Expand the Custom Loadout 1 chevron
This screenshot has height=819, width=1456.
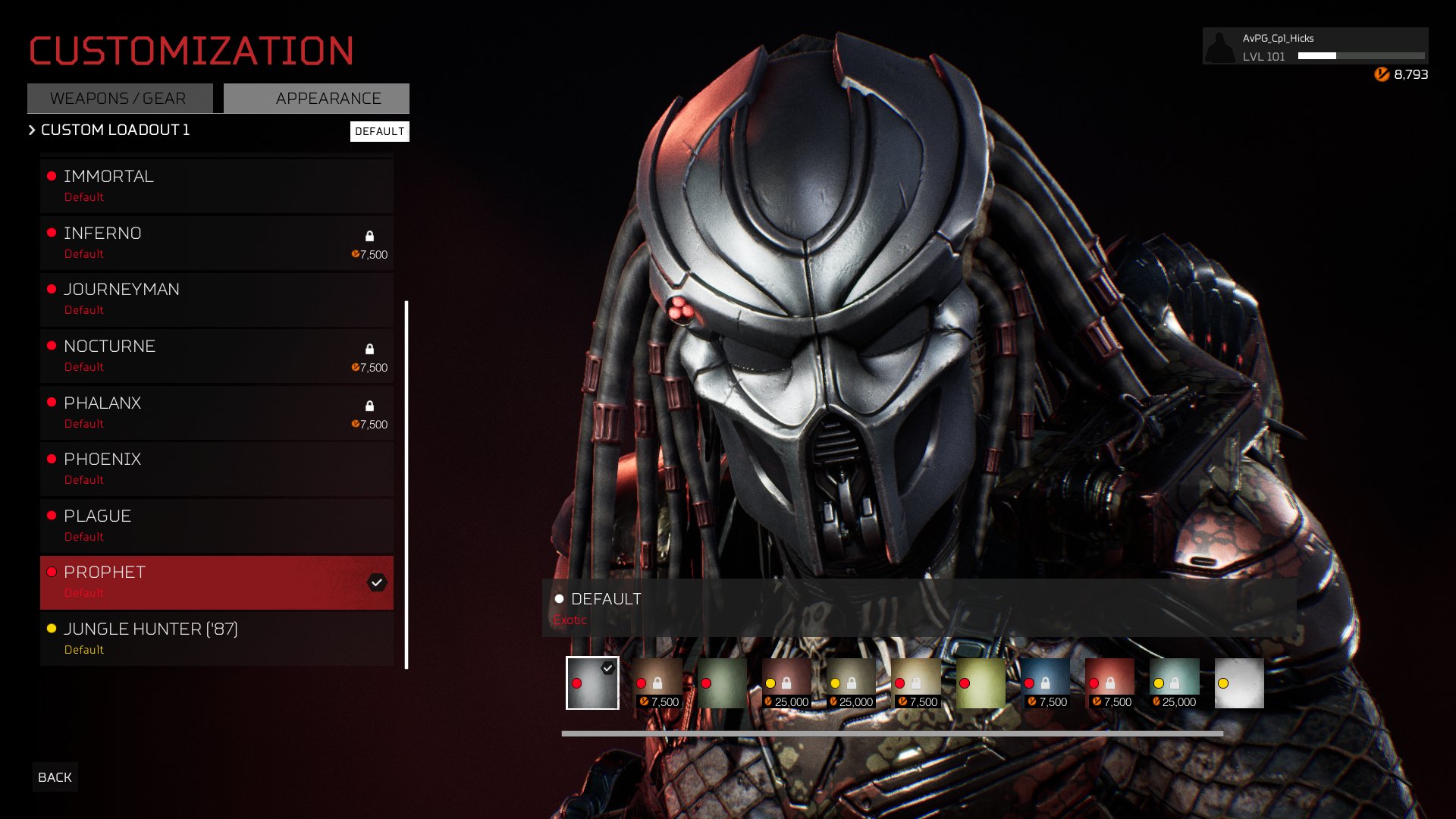pyautogui.click(x=30, y=130)
